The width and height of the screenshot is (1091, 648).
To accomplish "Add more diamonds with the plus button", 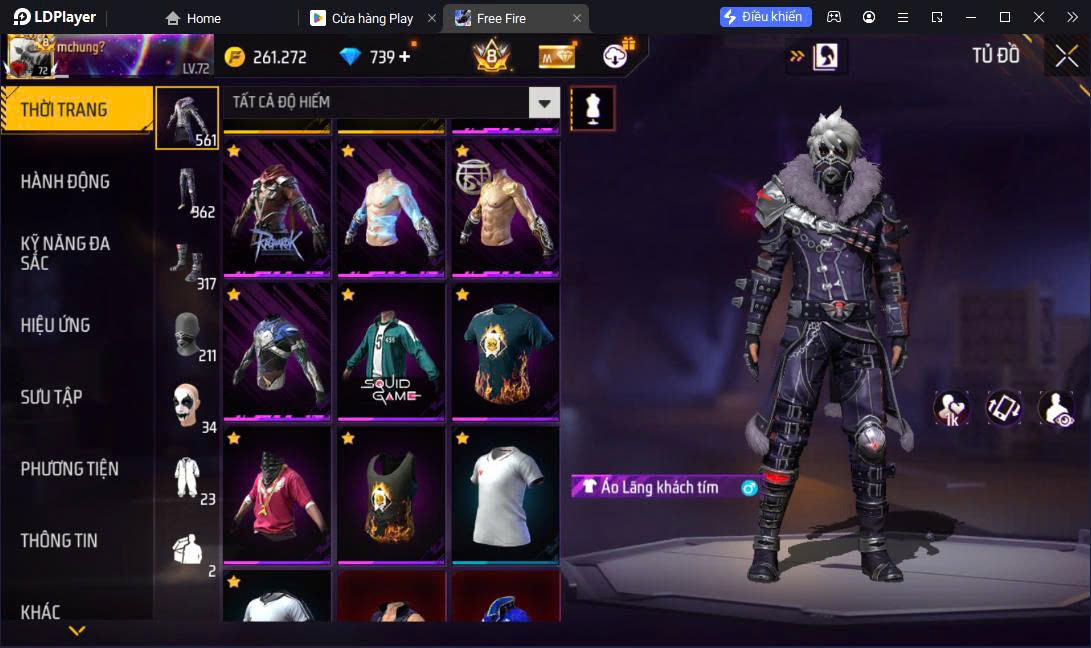I will (x=405, y=57).
